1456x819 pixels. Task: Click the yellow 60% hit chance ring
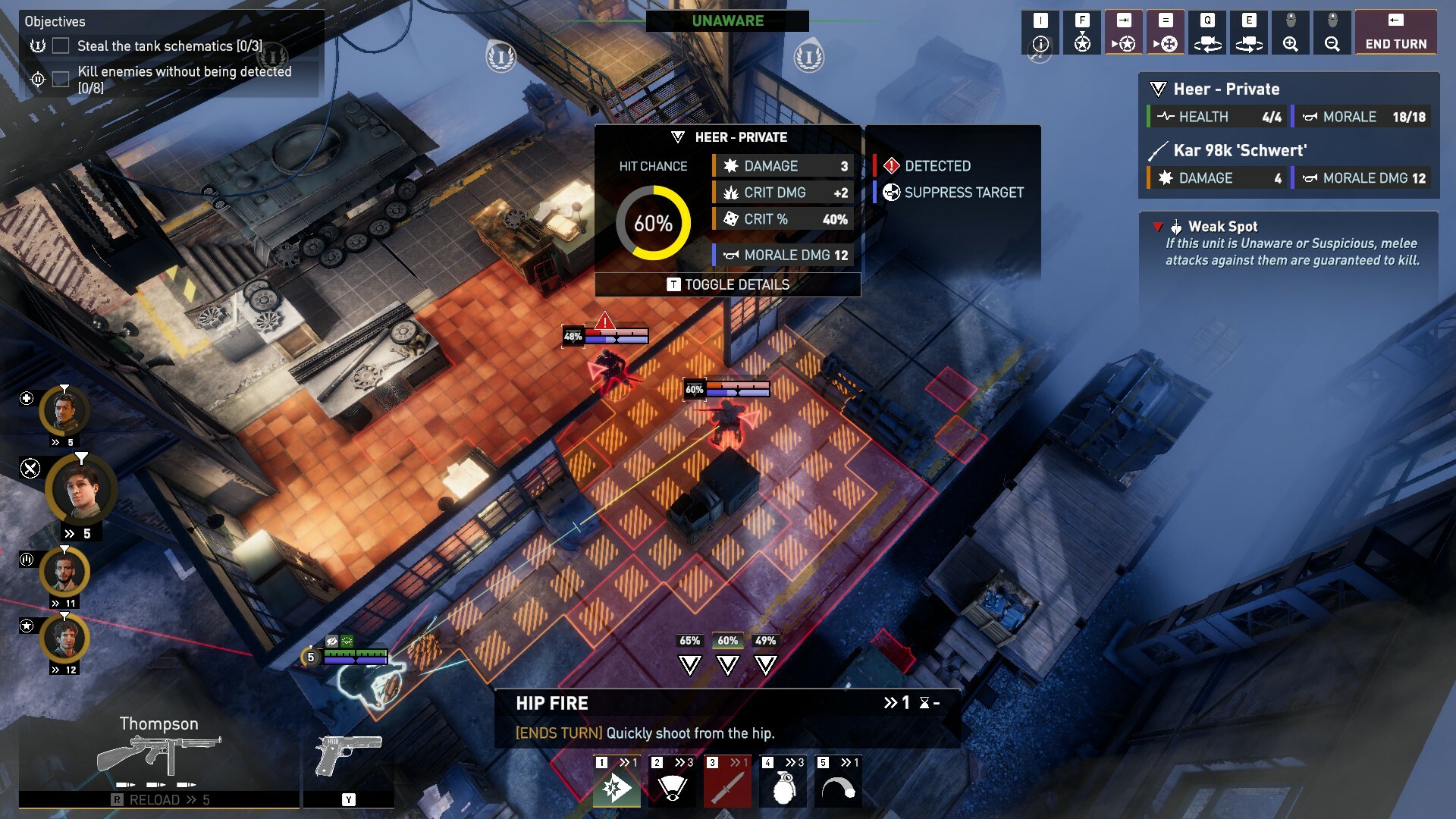(x=657, y=224)
